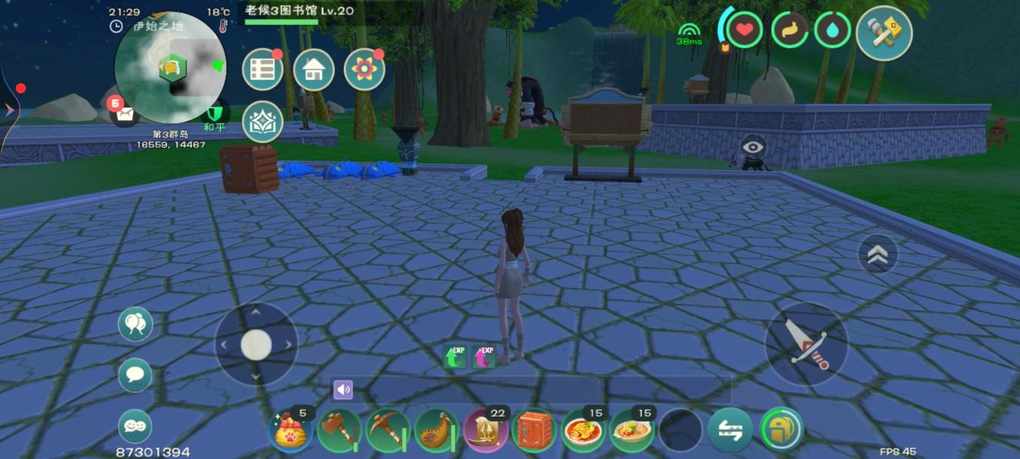This screenshot has height=459, width=1020.
Task: Tap the house home button
Action: click(314, 69)
